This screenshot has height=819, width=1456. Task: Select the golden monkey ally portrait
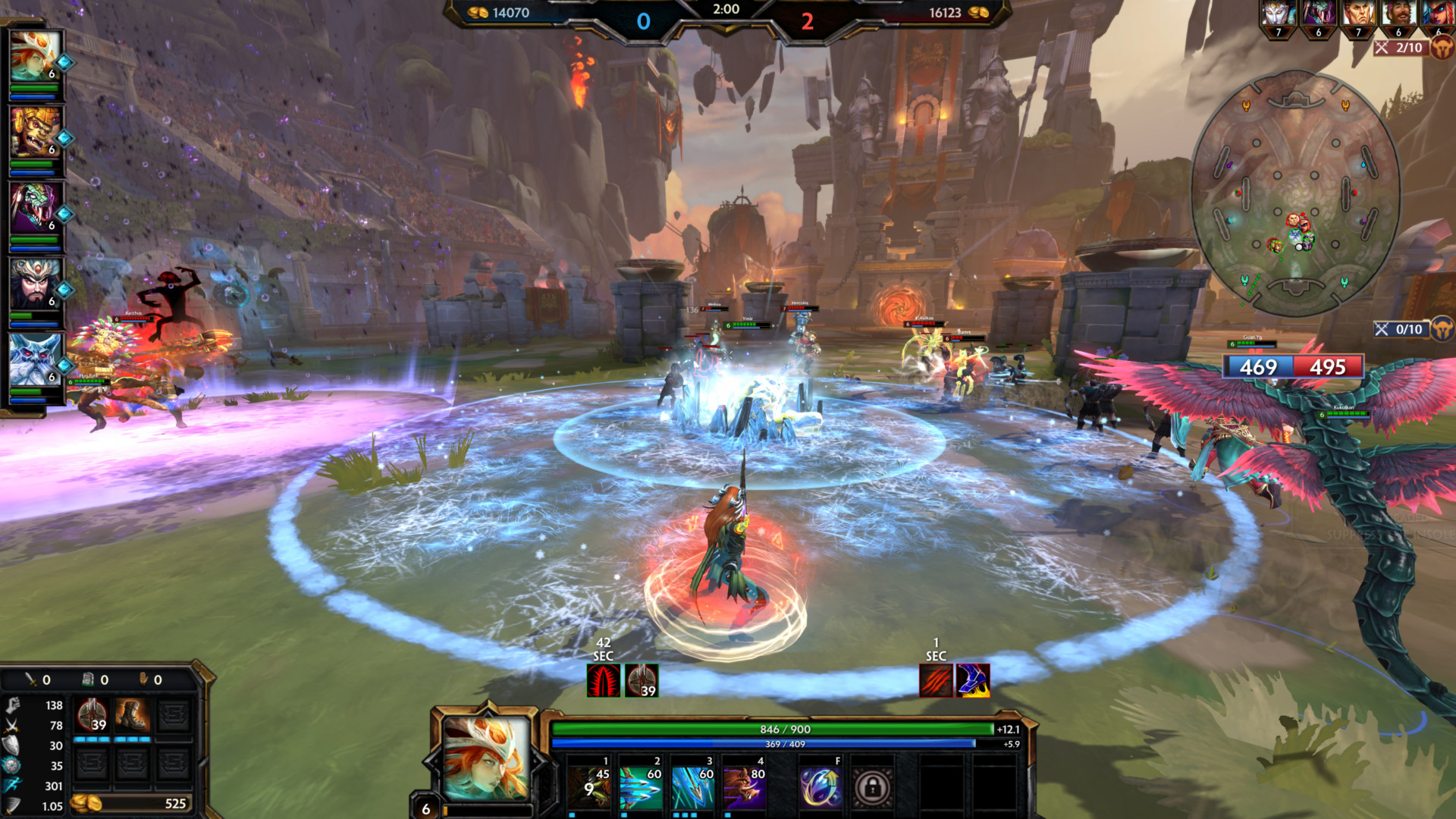click(x=34, y=133)
